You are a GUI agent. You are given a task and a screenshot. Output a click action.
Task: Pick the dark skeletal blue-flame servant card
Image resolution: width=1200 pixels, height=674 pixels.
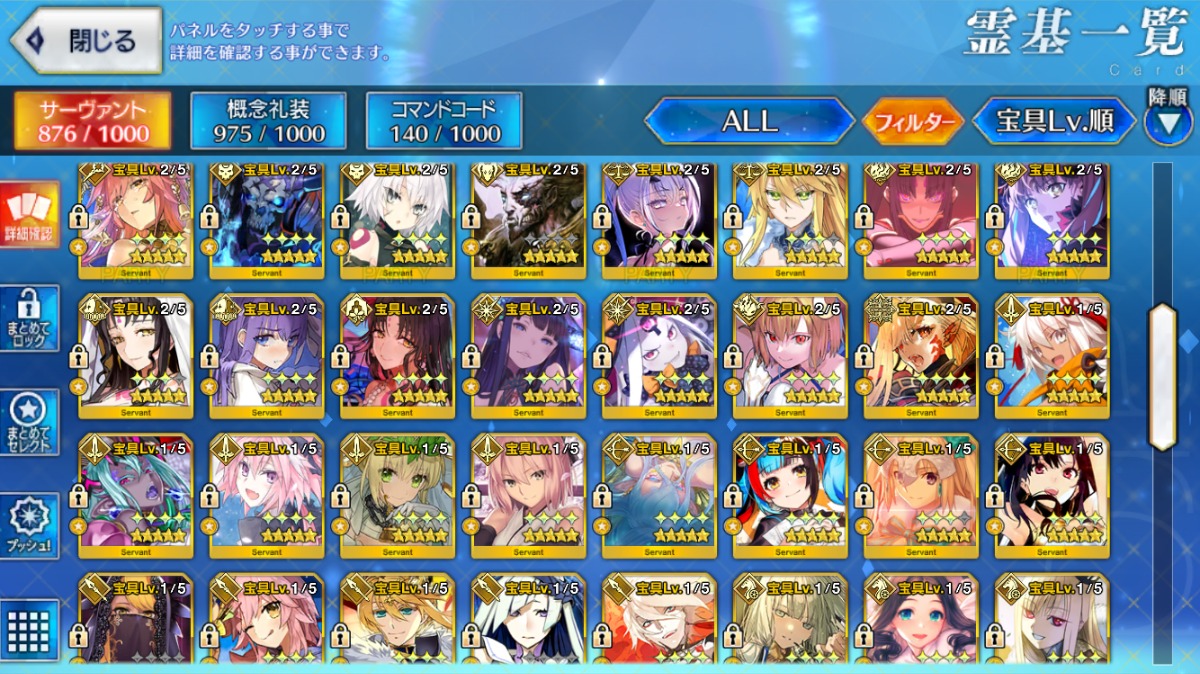tap(267, 220)
